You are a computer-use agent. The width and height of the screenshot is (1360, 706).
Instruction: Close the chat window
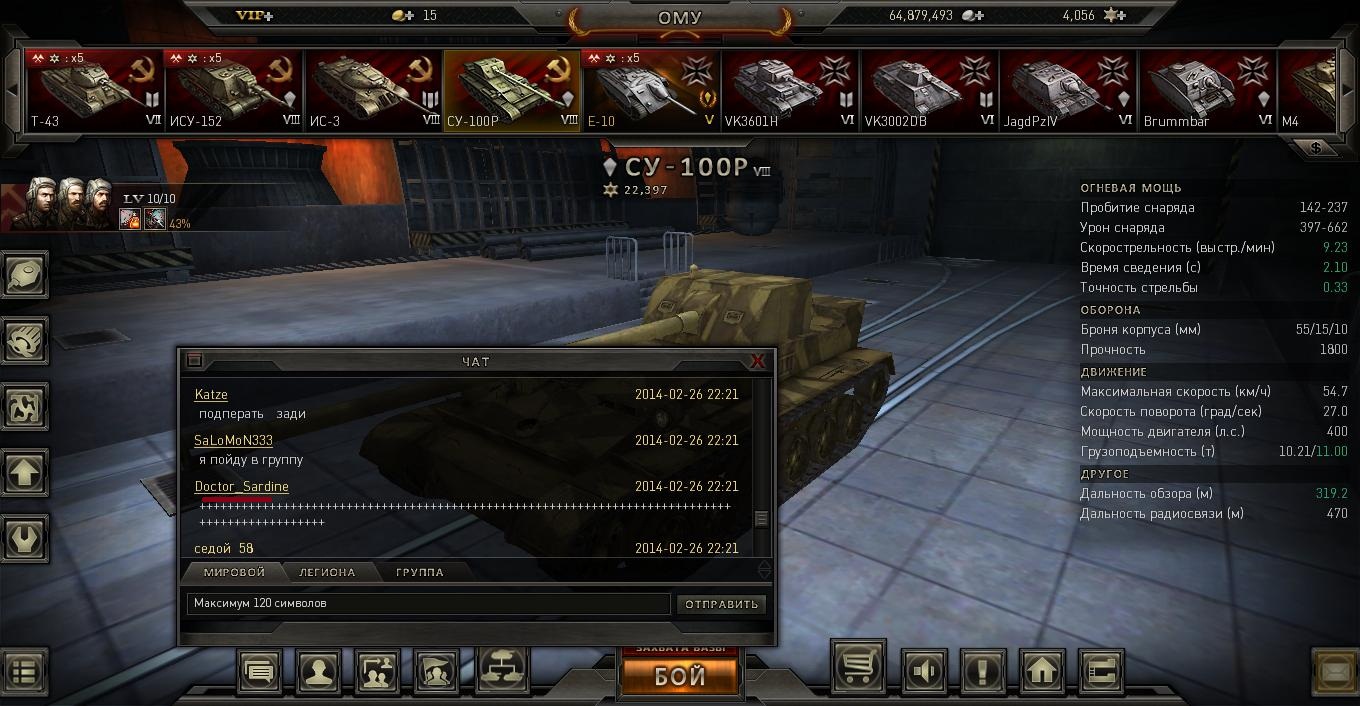tap(757, 361)
